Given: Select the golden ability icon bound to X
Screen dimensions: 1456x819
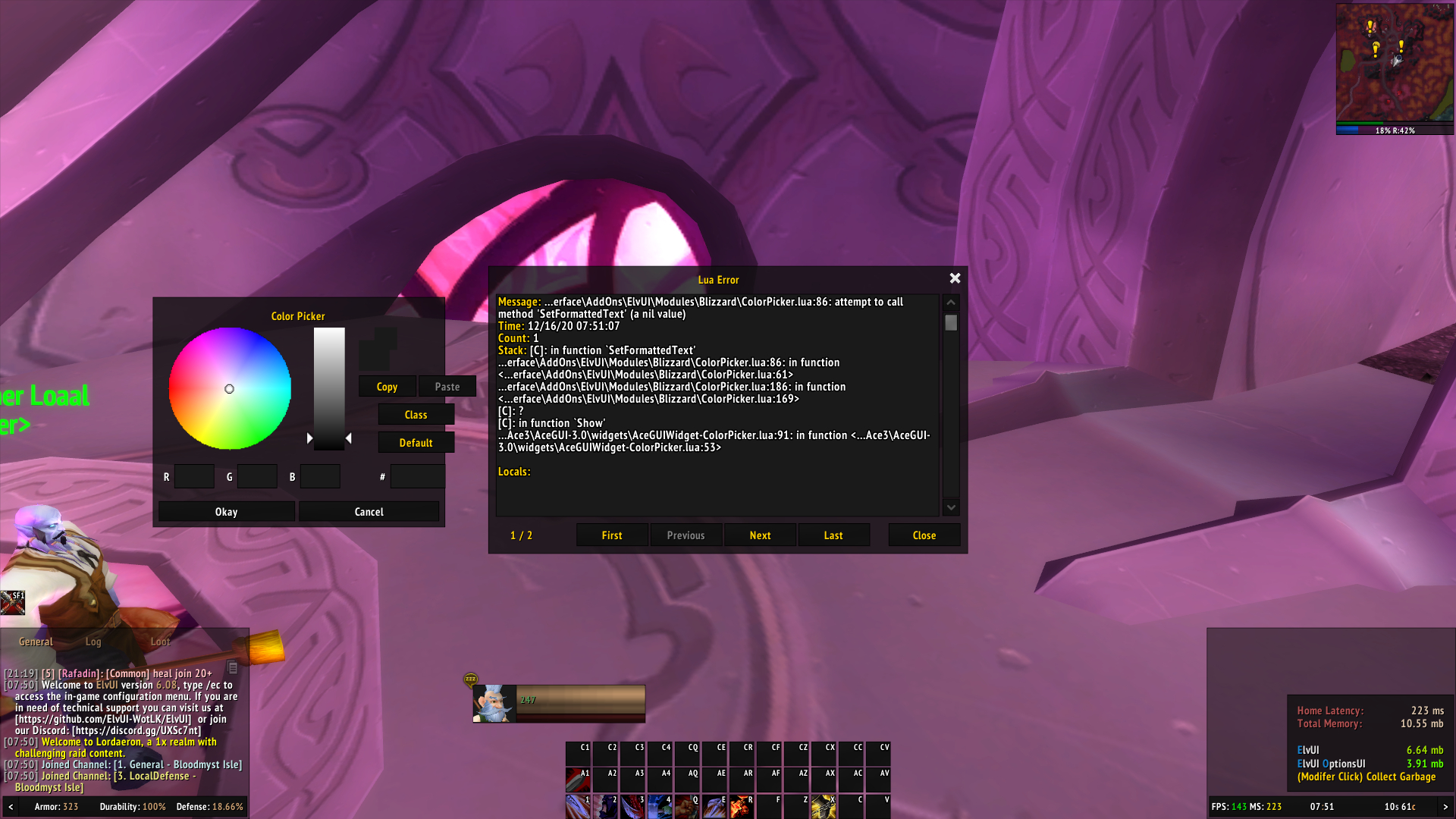Looking at the screenshot, I should pyautogui.click(x=824, y=808).
